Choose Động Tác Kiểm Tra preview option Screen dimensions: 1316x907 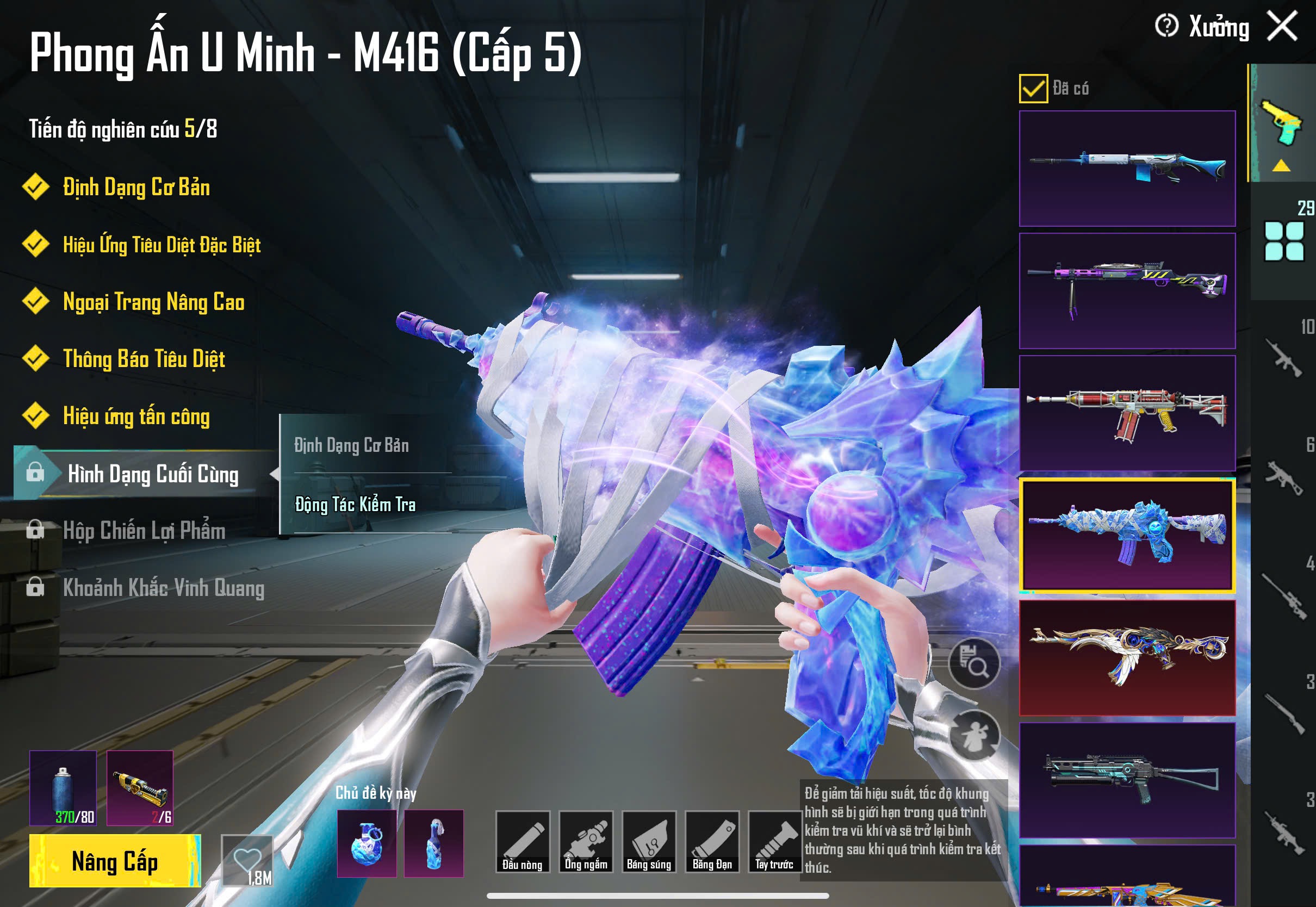(x=355, y=505)
